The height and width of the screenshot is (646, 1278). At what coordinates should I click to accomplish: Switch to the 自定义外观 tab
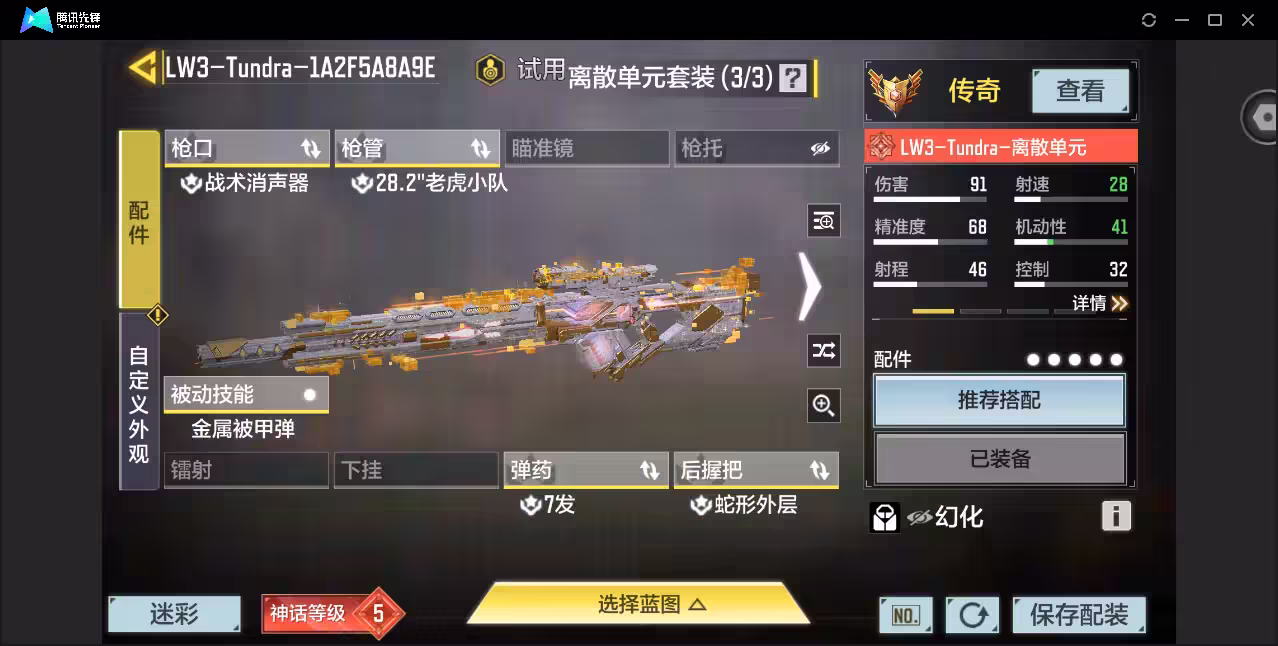point(139,403)
